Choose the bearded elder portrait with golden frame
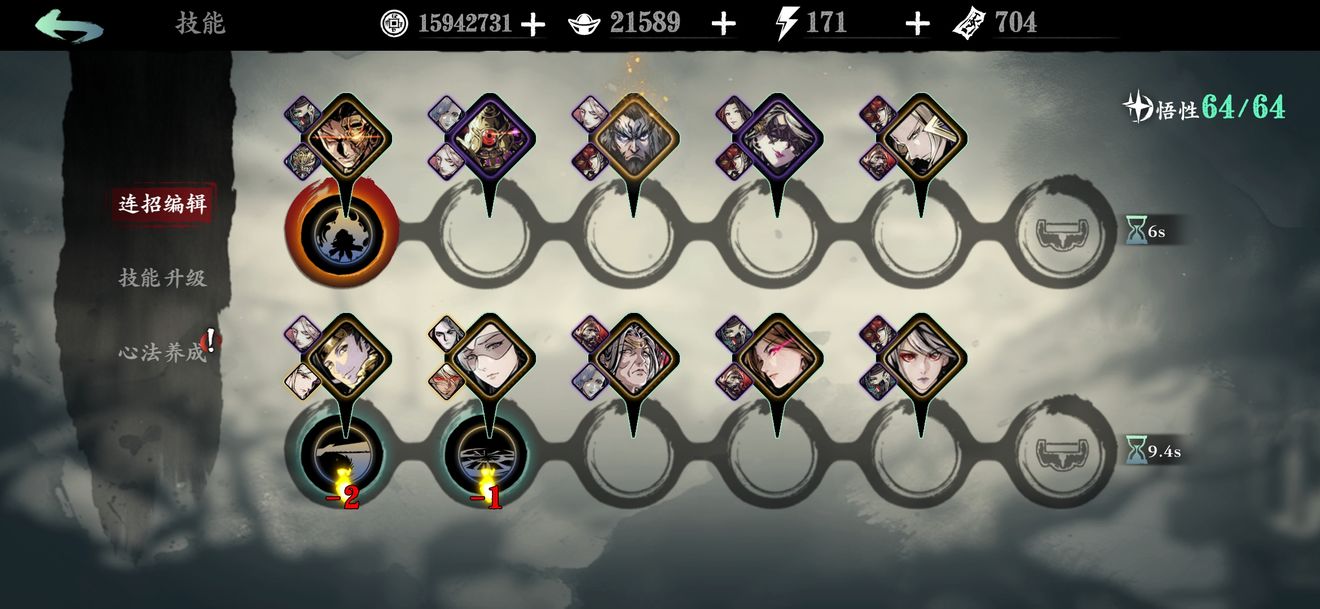Image resolution: width=1320 pixels, height=609 pixels. pyautogui.click(x=634, y=137)
